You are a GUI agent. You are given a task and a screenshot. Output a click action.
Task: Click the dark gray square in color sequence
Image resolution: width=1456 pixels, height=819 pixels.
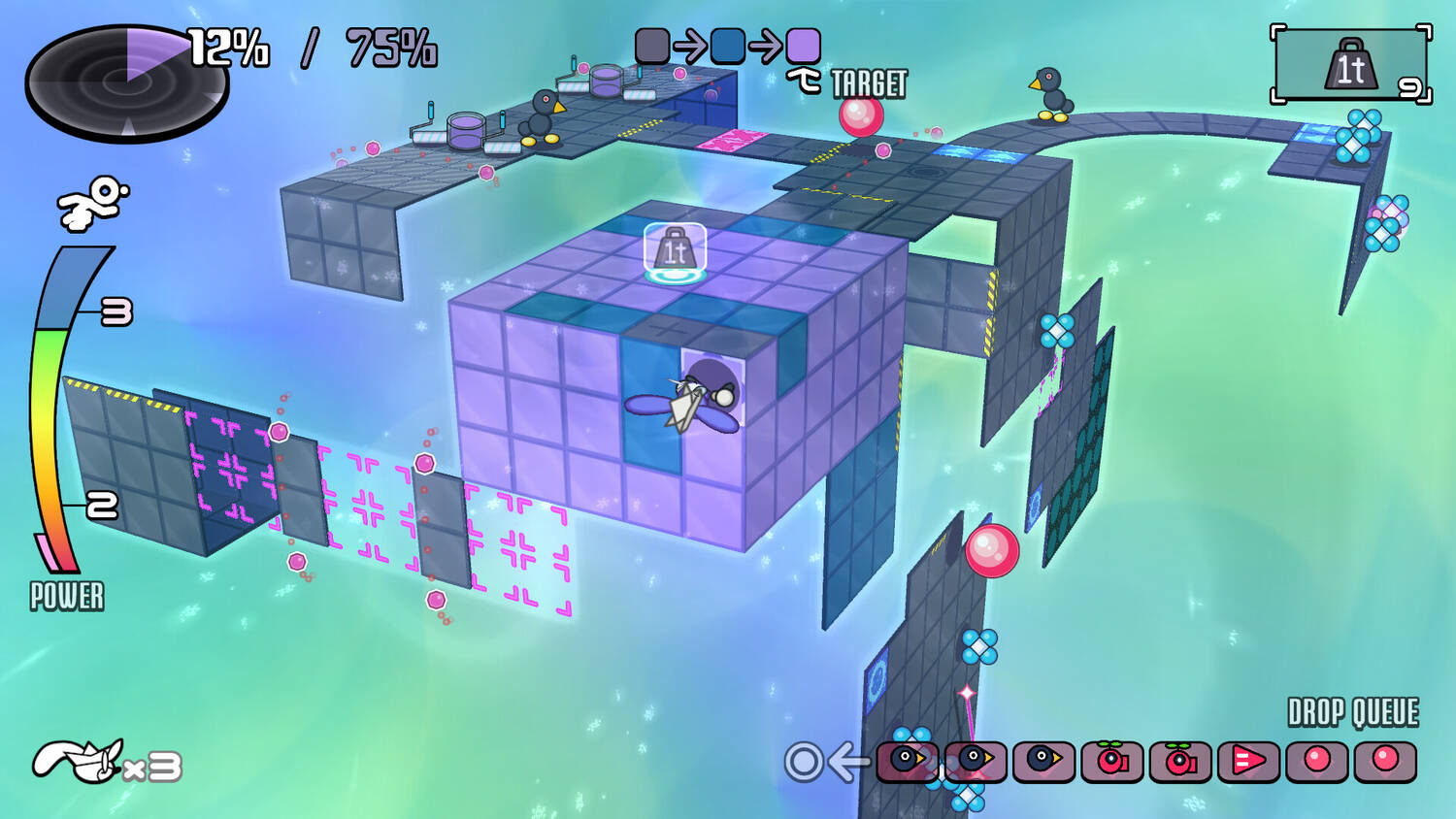pos(652,46)
